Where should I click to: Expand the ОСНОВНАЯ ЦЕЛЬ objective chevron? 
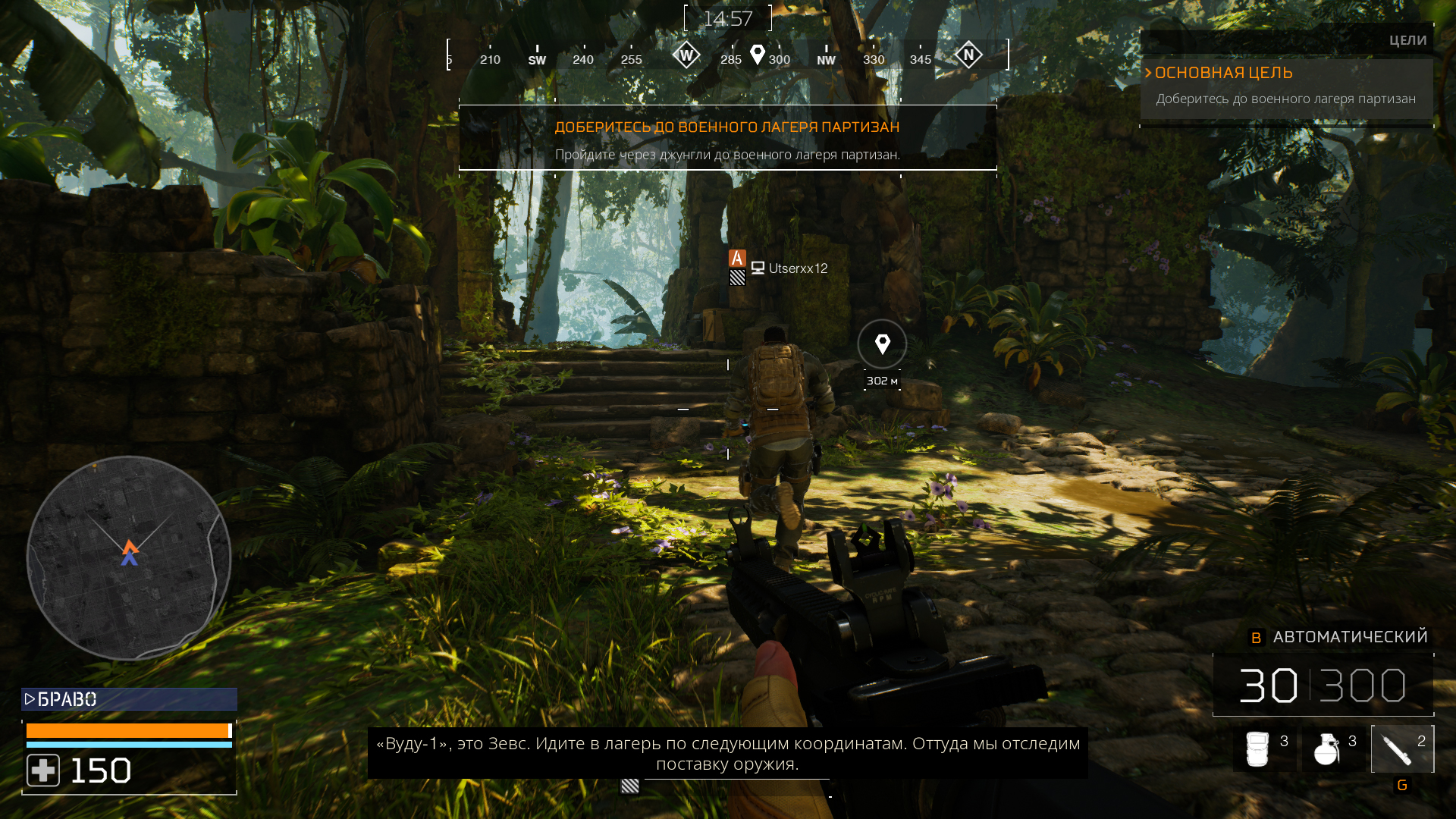[x=1149, y=73]
